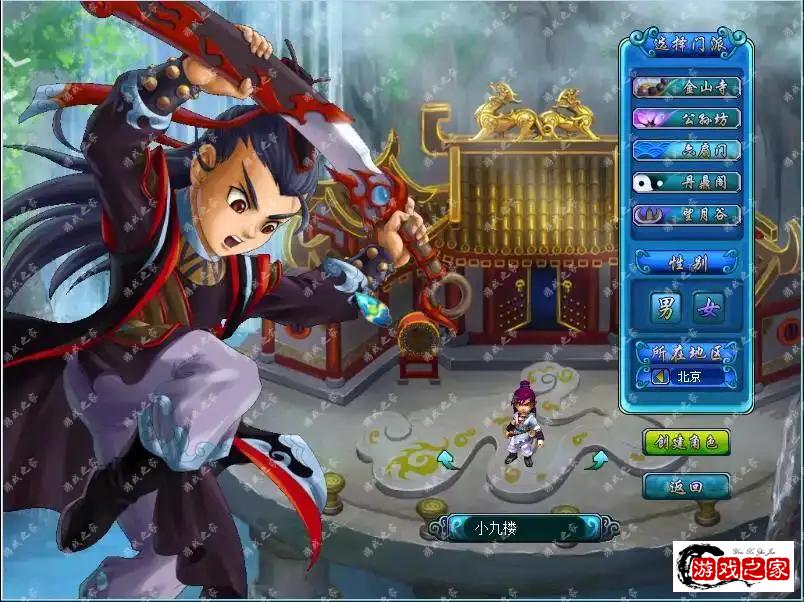The image size is (804, 602).
Task: Go back with the 返回 button
Action: [686, 486]
